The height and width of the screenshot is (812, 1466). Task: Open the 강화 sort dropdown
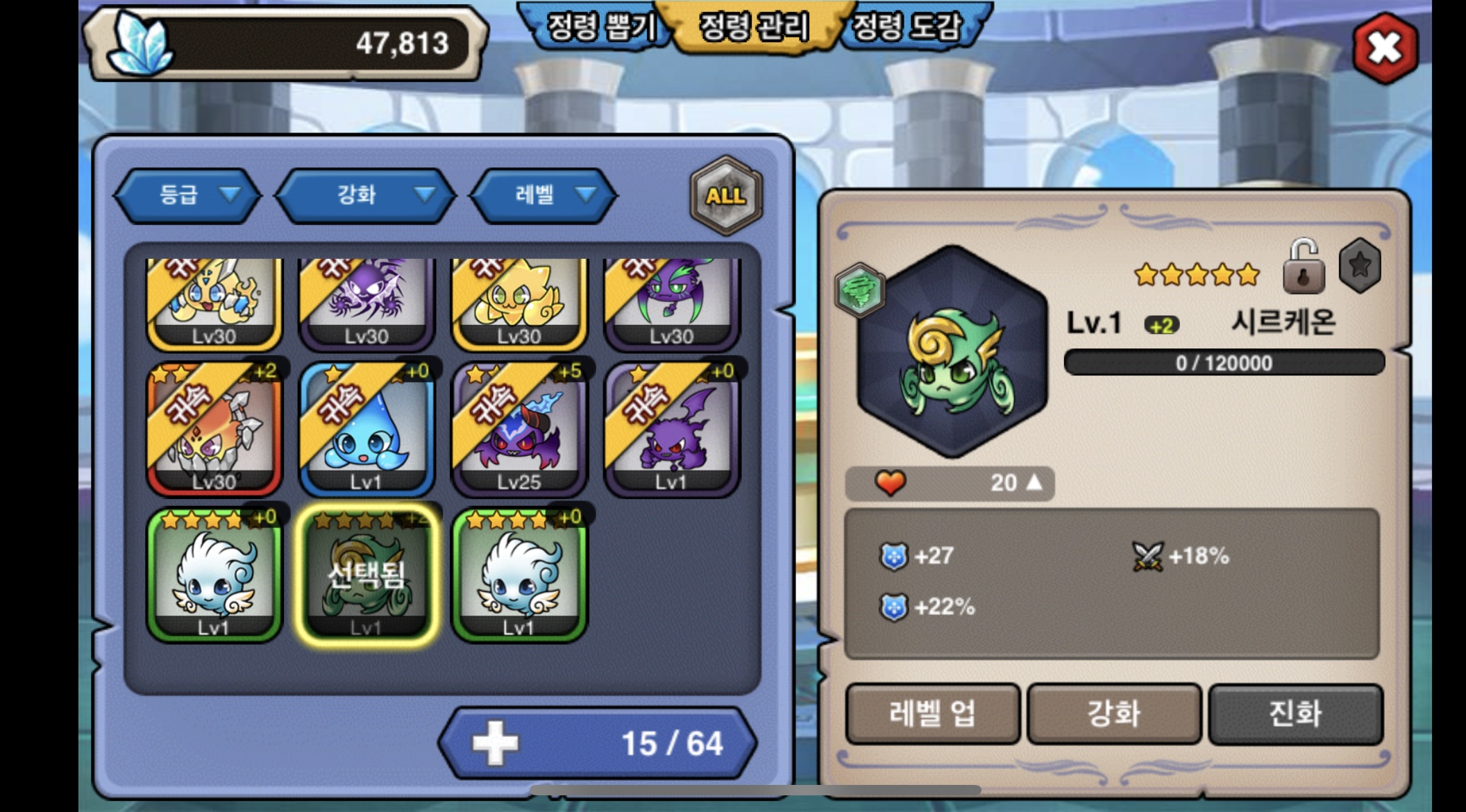click(x=366, y=195)
